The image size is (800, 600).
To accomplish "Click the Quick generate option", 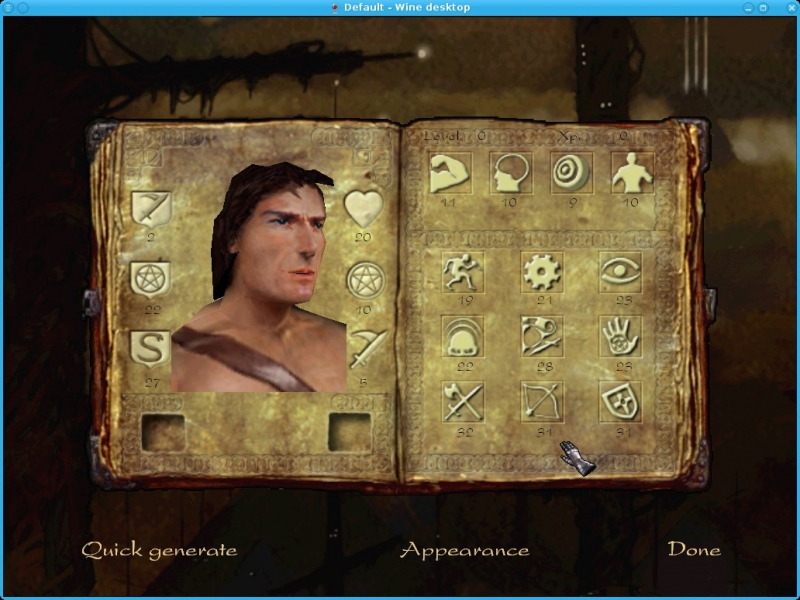I will [159, 550].
